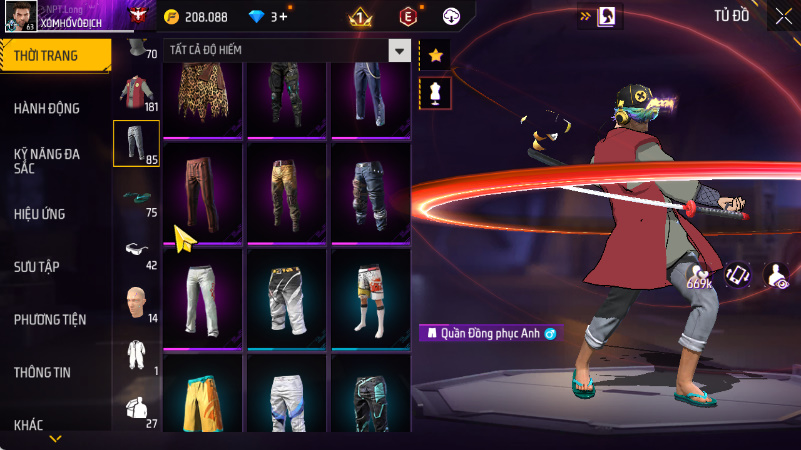The width and height of the screenshot is (801, 450).
Task: Select the yellow shorts item
Action: point(203,397)
